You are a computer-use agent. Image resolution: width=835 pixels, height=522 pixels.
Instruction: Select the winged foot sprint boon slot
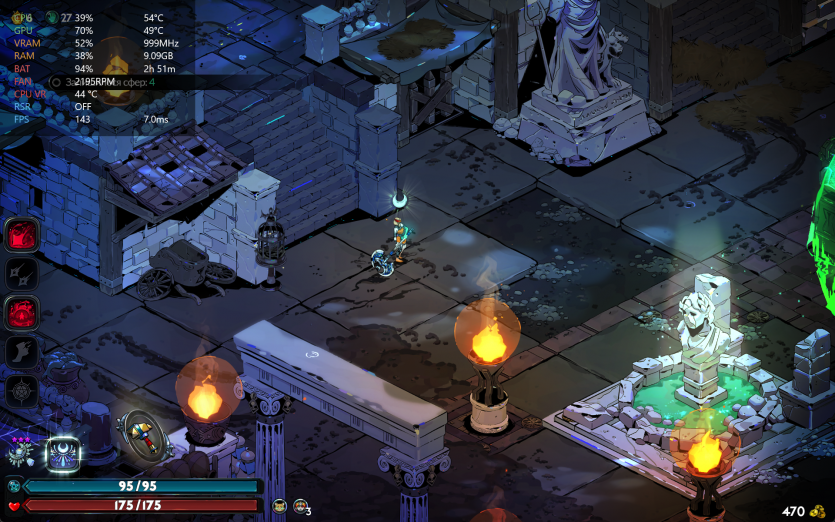(x=21, y=351)
